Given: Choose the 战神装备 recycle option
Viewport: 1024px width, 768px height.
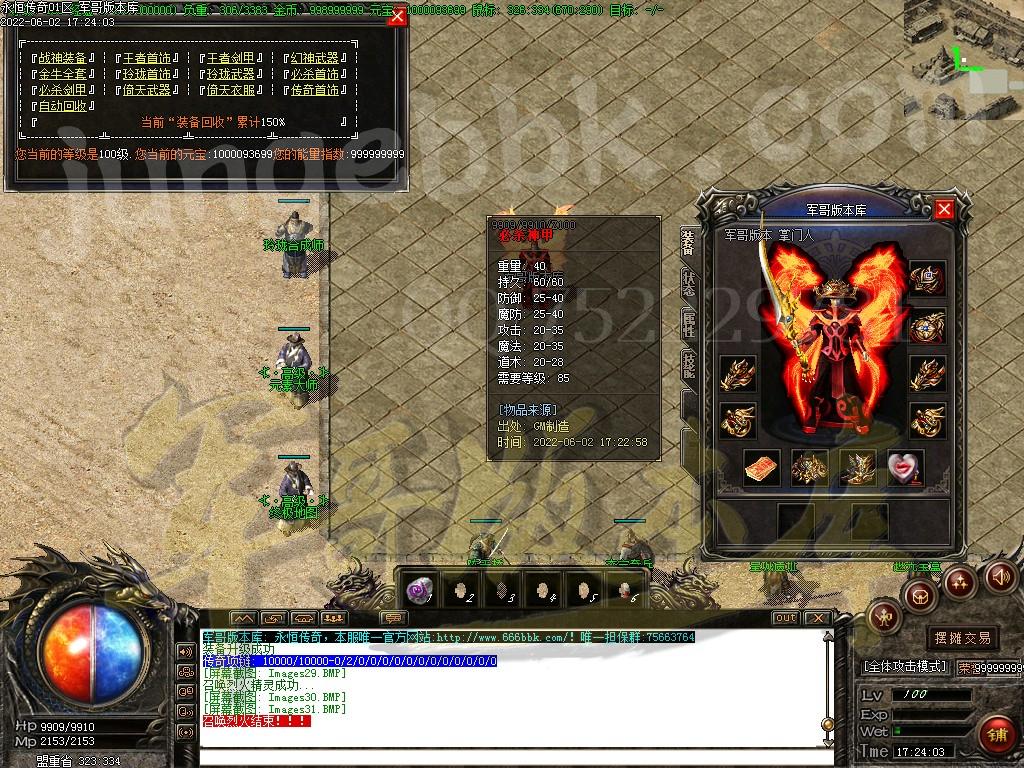Looking at the screenshot, I should [64, 58].
